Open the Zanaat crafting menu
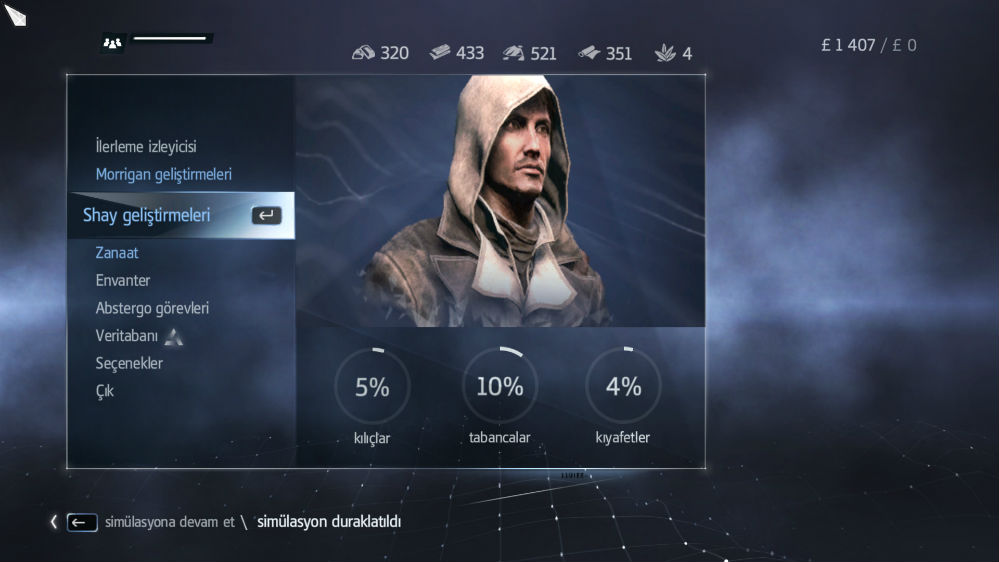 tap(117, 253)
